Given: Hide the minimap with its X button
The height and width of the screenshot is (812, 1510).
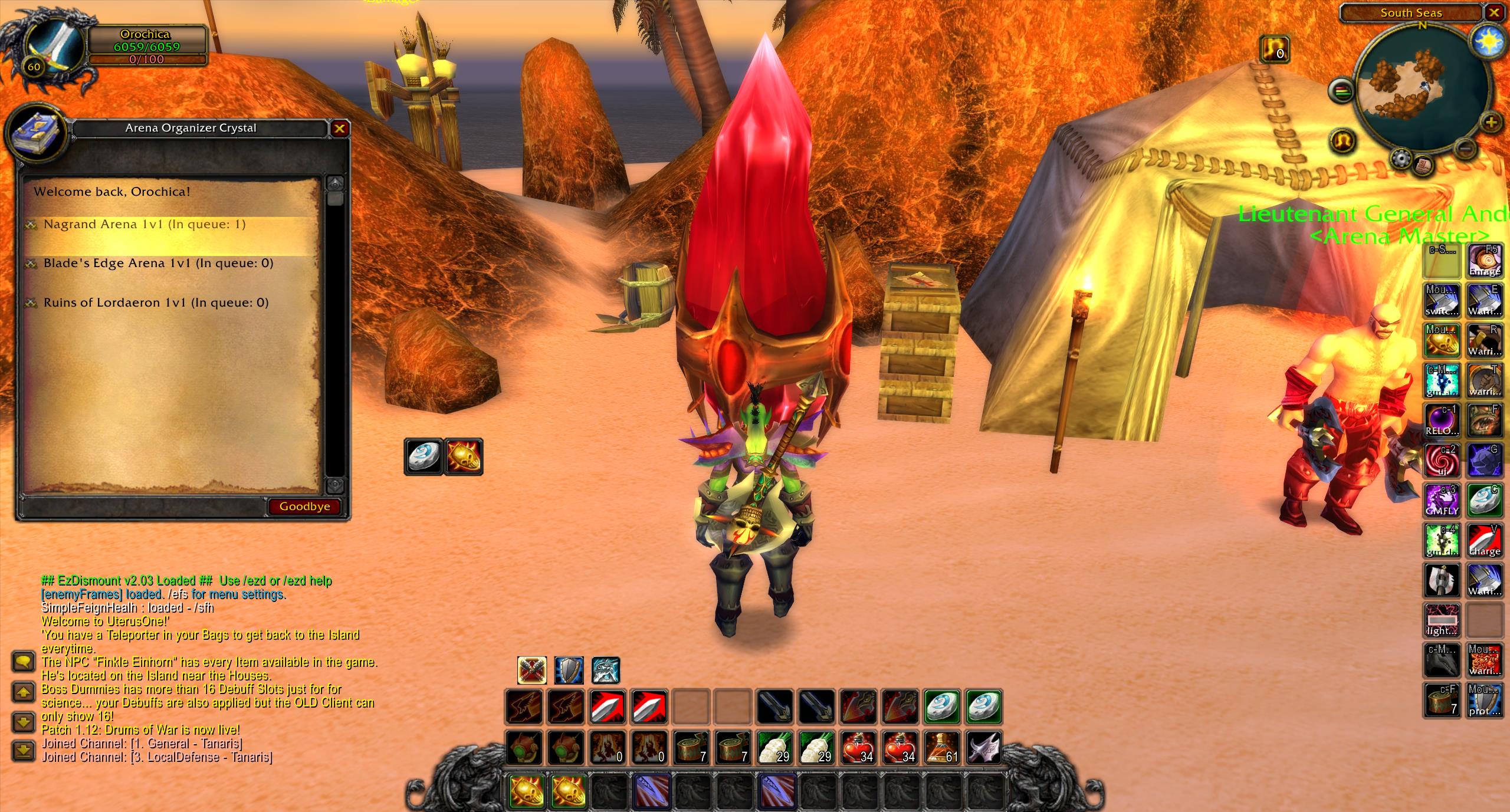Looking at the screenshot, I should [x=1494, y=13].
